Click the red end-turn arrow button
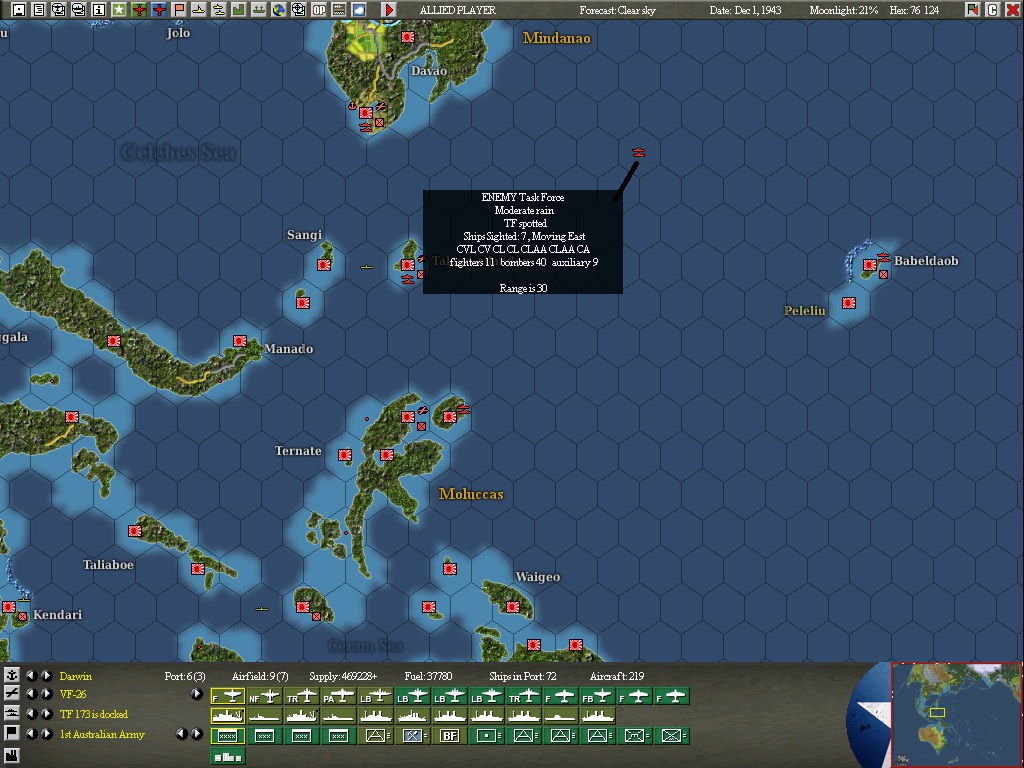 389,10
